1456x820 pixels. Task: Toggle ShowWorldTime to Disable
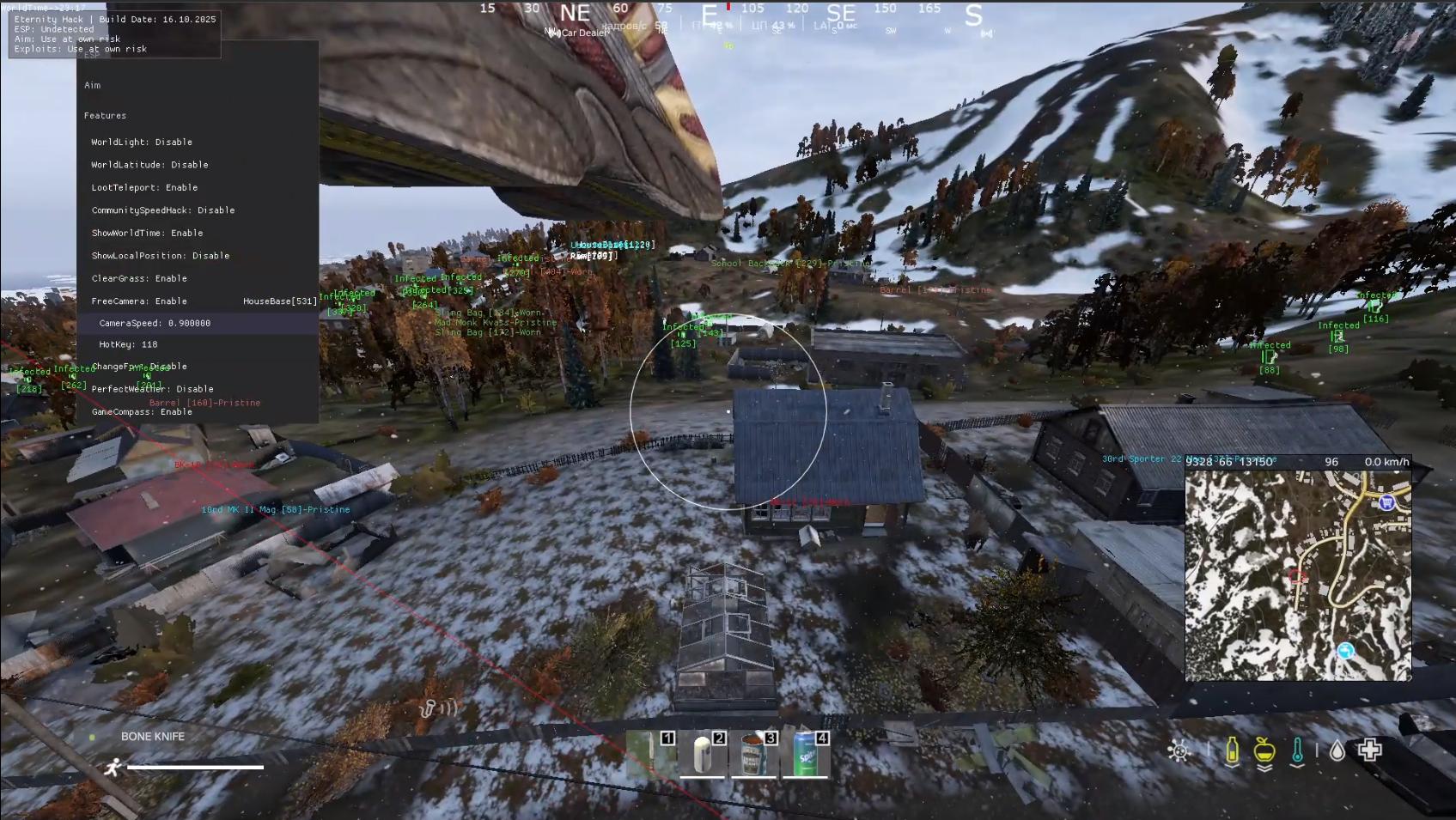tap(148, 233)
